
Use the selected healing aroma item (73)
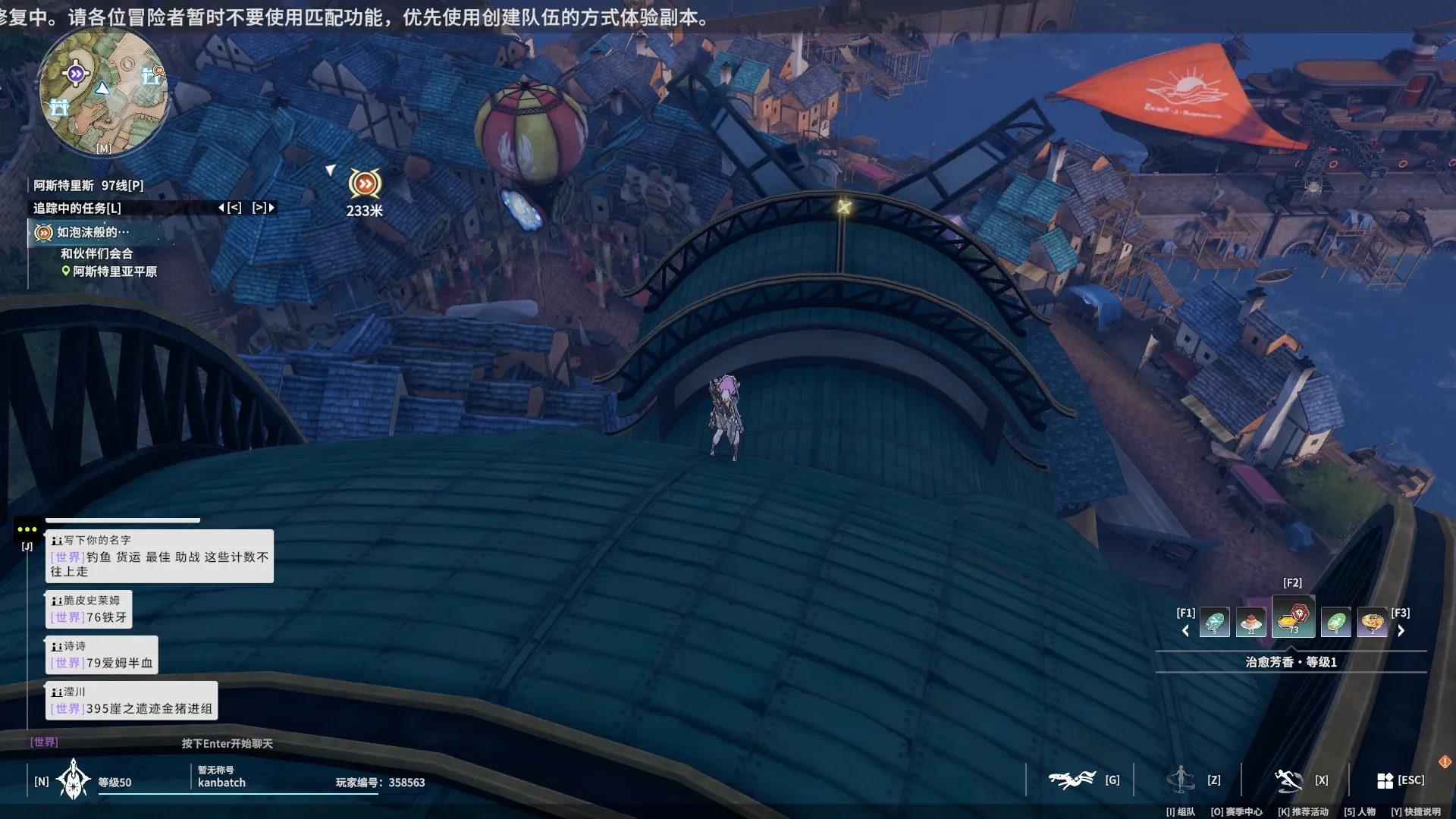point(1294,618)
